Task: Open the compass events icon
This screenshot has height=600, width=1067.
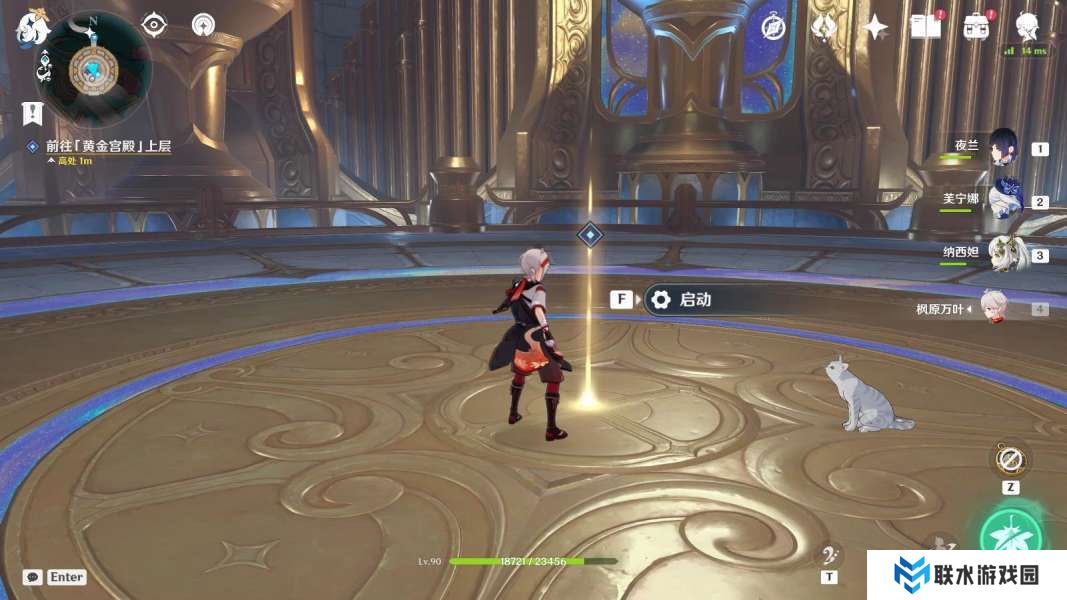Action: click(773, 27)
